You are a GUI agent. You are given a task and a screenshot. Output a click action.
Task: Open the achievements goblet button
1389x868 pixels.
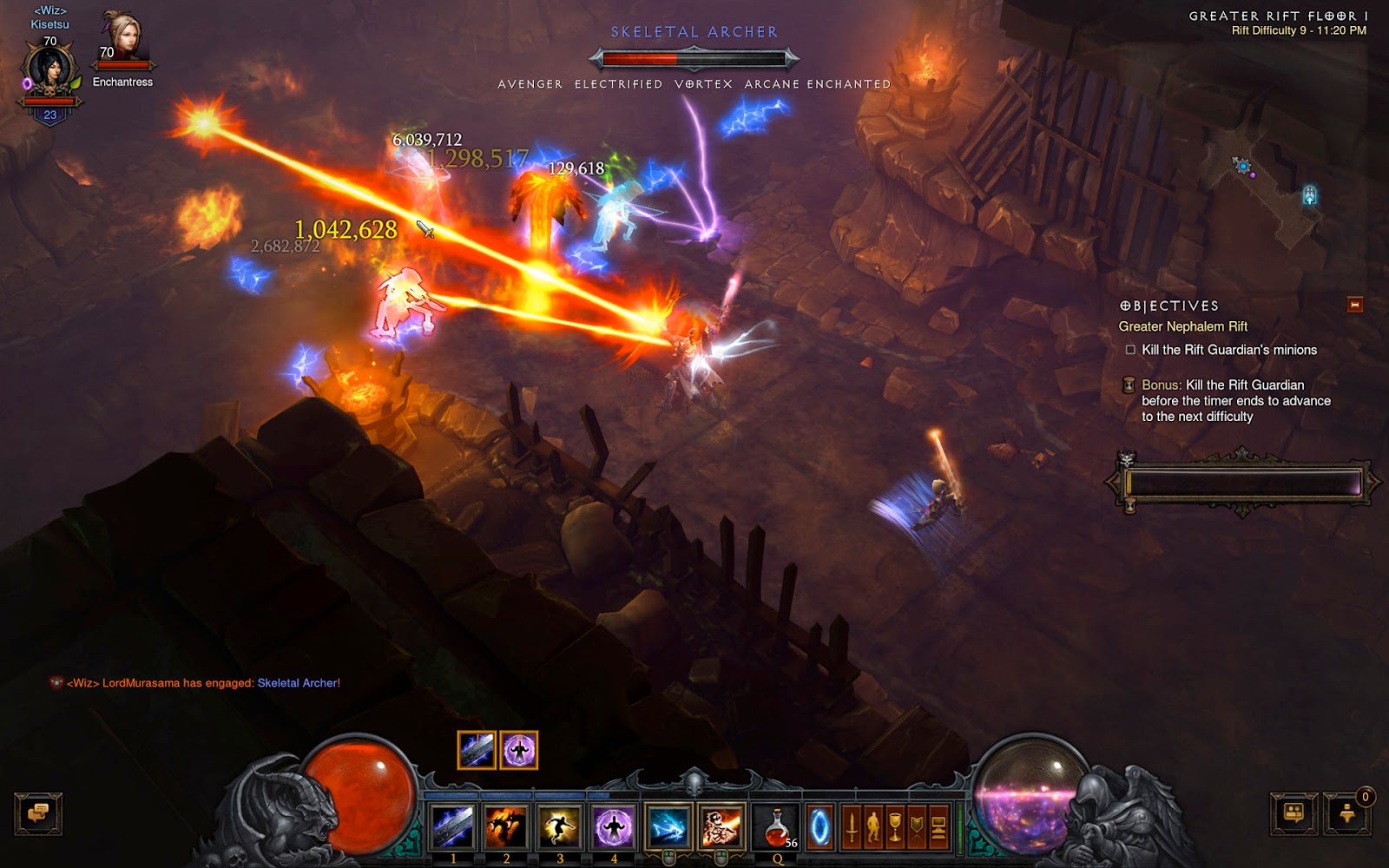[x=895, y=826]
